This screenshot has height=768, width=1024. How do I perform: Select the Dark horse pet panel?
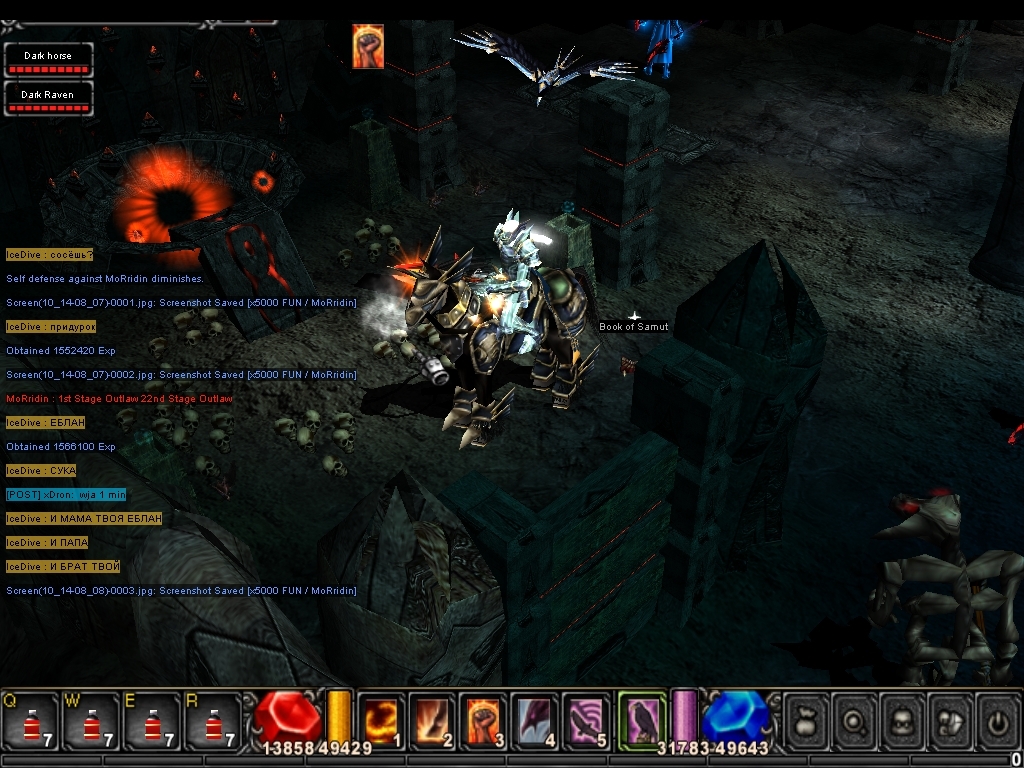point(48,60)
